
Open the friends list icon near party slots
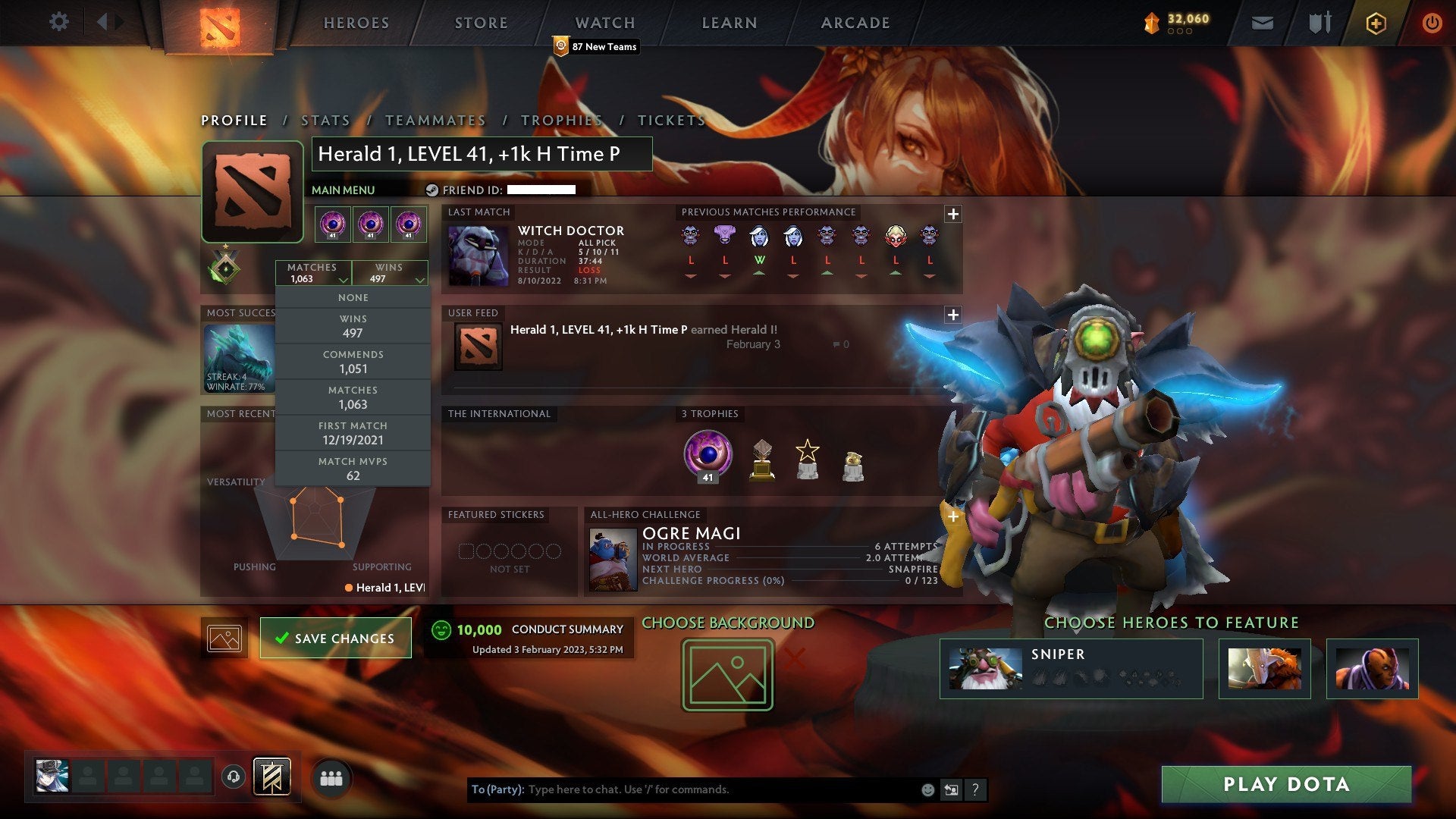click(x=331, y=777)
